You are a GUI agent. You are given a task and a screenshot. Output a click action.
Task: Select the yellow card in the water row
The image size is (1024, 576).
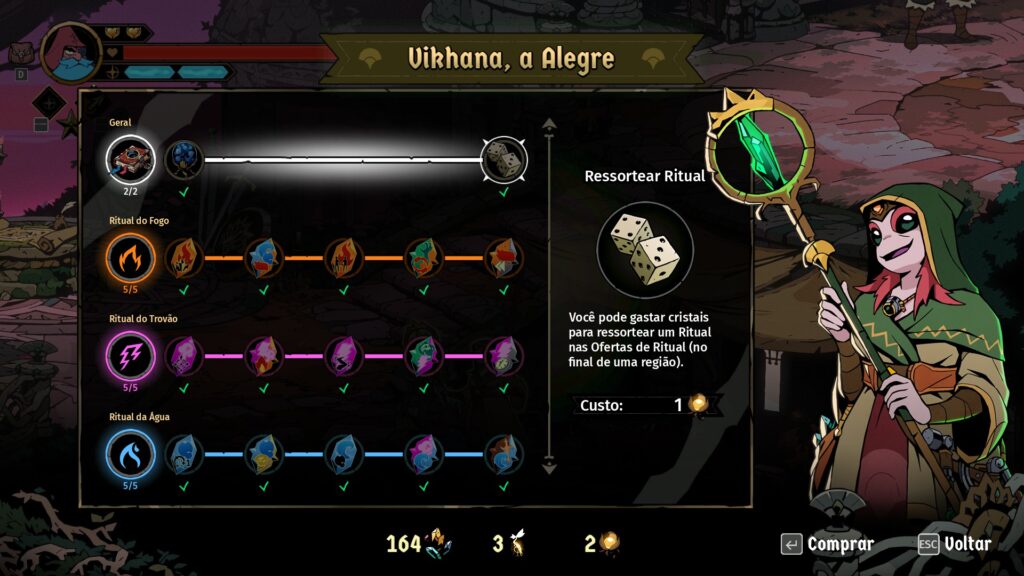click(263, 454)
